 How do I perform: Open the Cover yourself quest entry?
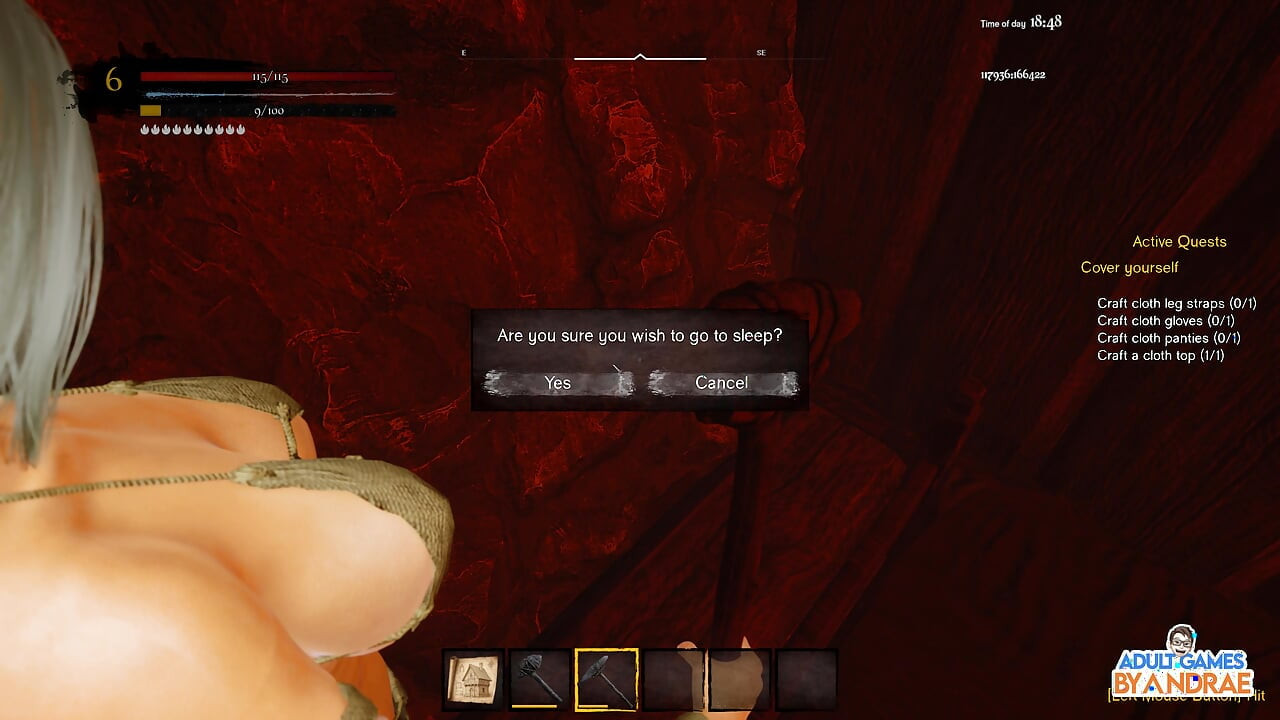(x=1129, y=267)
